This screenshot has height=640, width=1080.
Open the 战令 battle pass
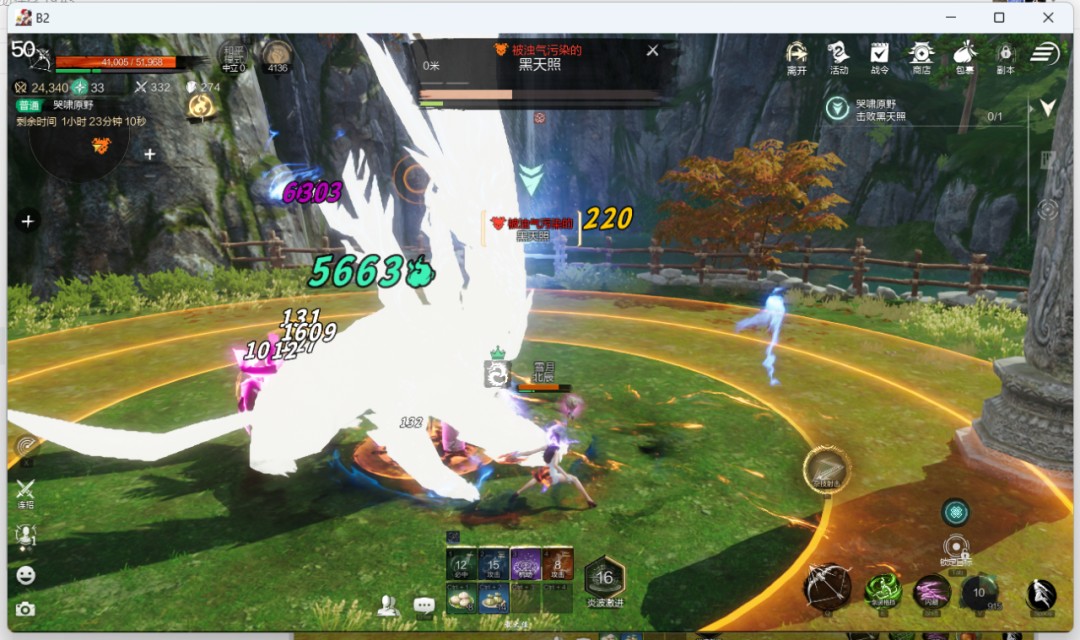pos(879,56)
